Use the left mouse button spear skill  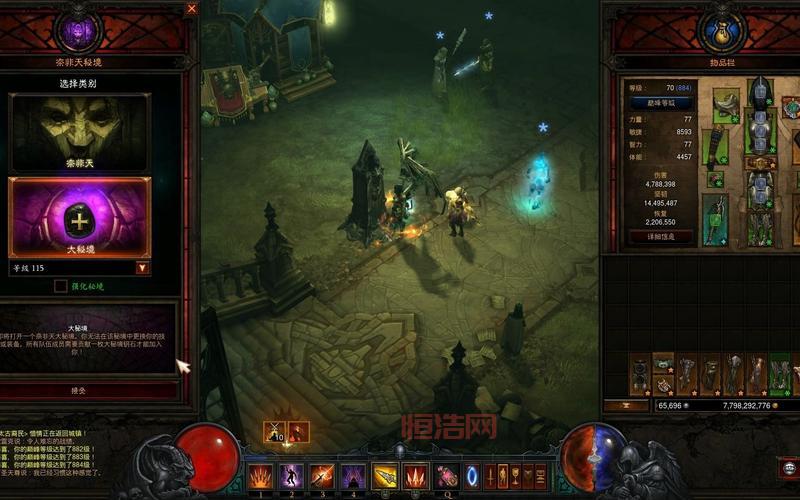point(385,476)
